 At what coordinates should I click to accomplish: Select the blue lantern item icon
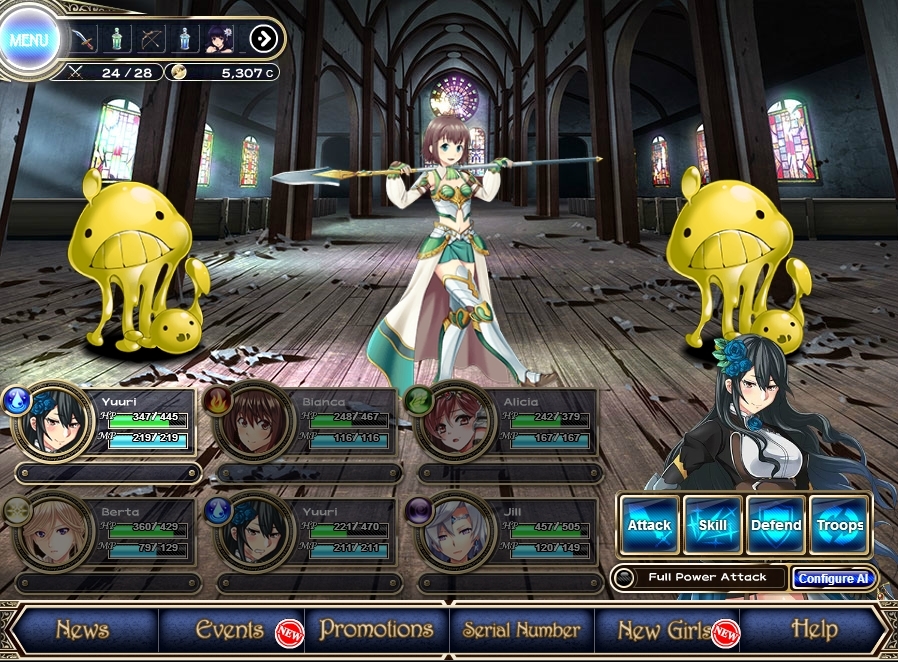coord(185,40)
